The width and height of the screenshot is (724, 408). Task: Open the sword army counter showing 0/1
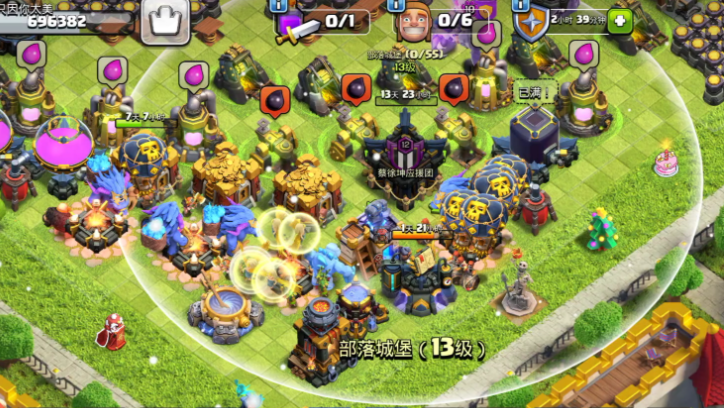318,21
